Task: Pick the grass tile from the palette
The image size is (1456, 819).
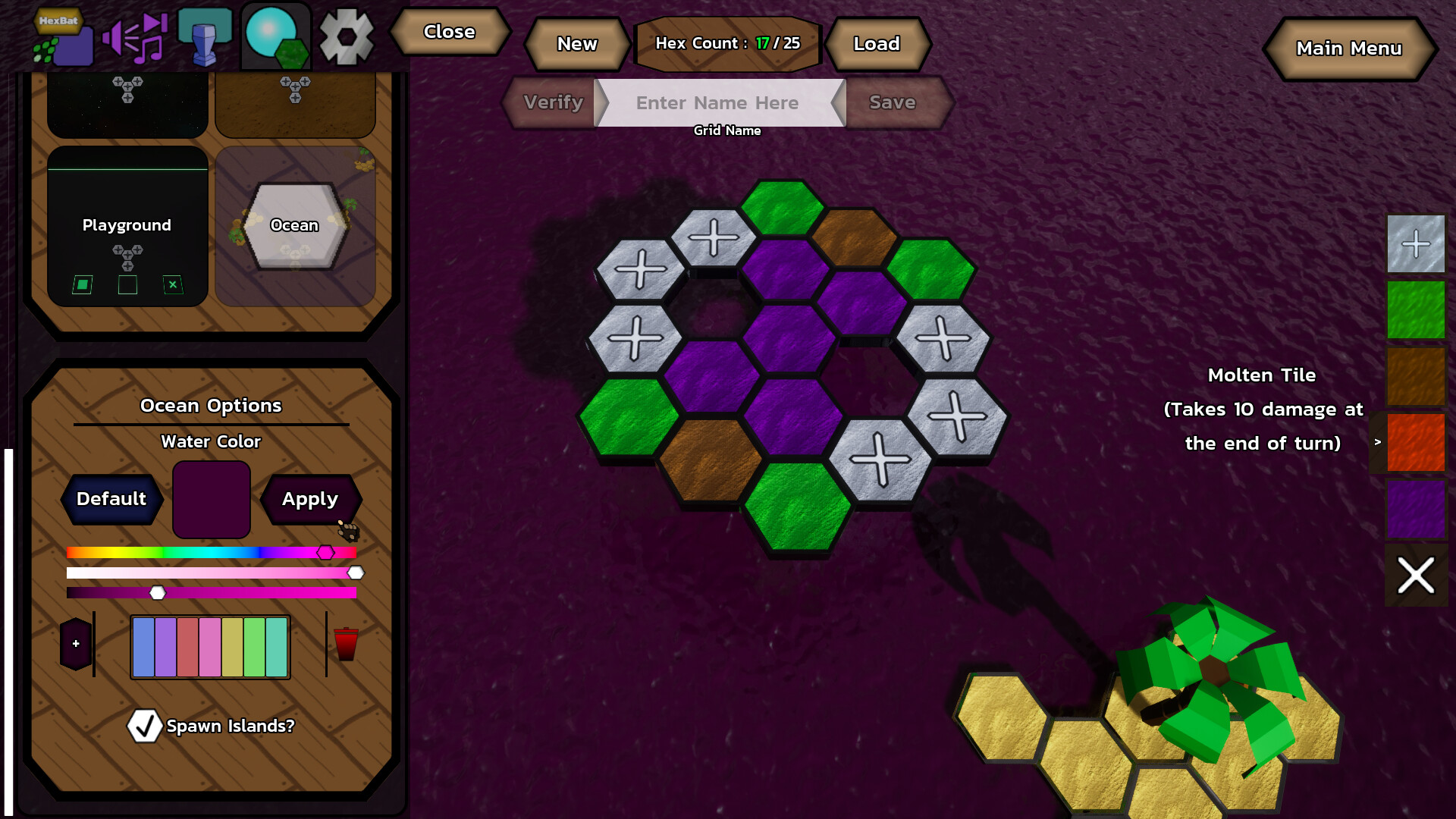Action: [x=1414, y=309]
